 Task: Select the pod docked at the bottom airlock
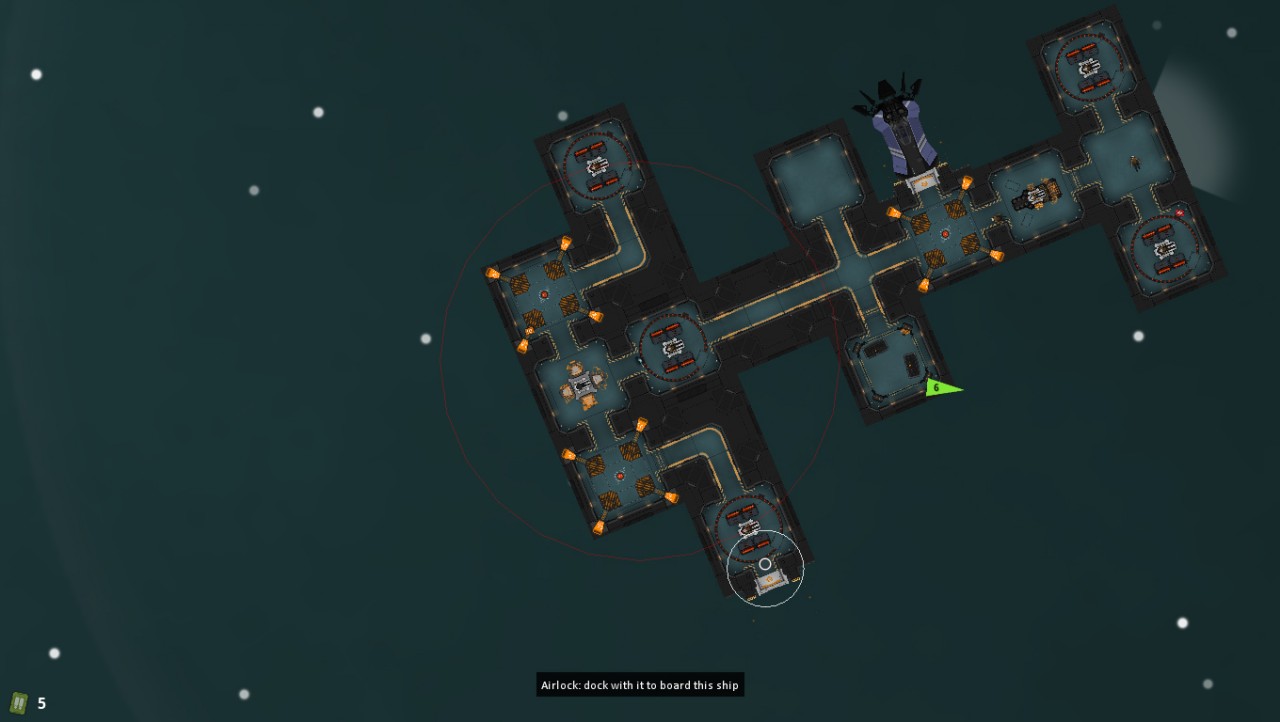[x=772, y=582]
